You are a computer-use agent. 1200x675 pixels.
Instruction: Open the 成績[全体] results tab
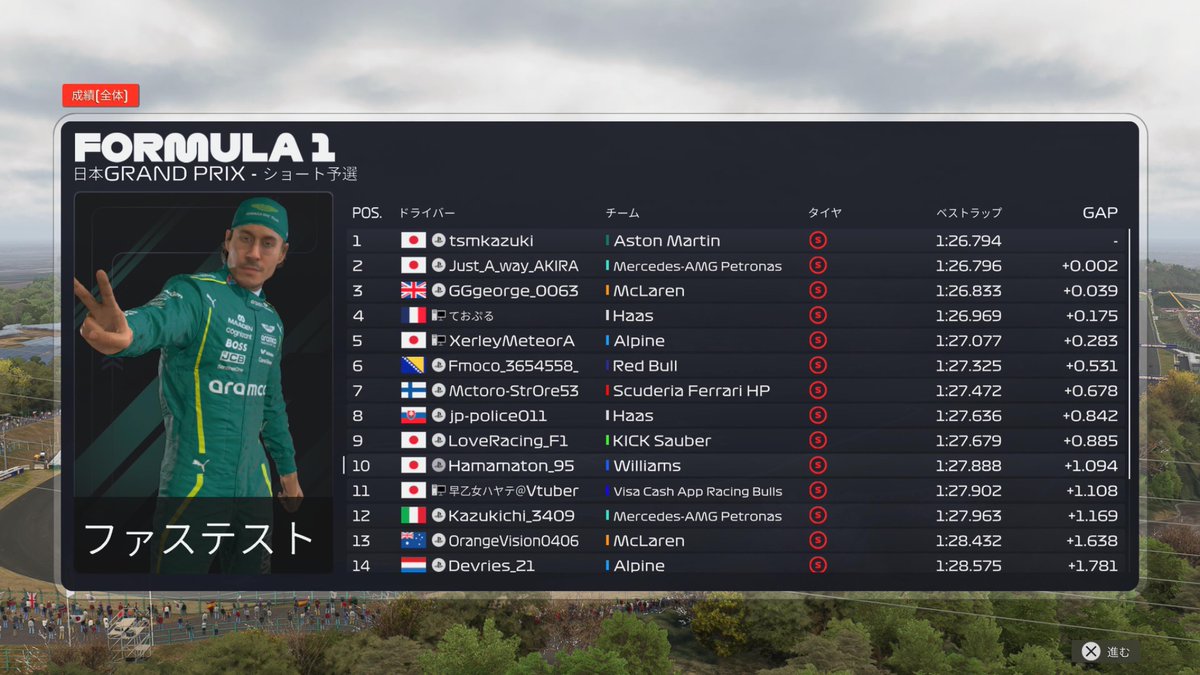pos(100,96)
